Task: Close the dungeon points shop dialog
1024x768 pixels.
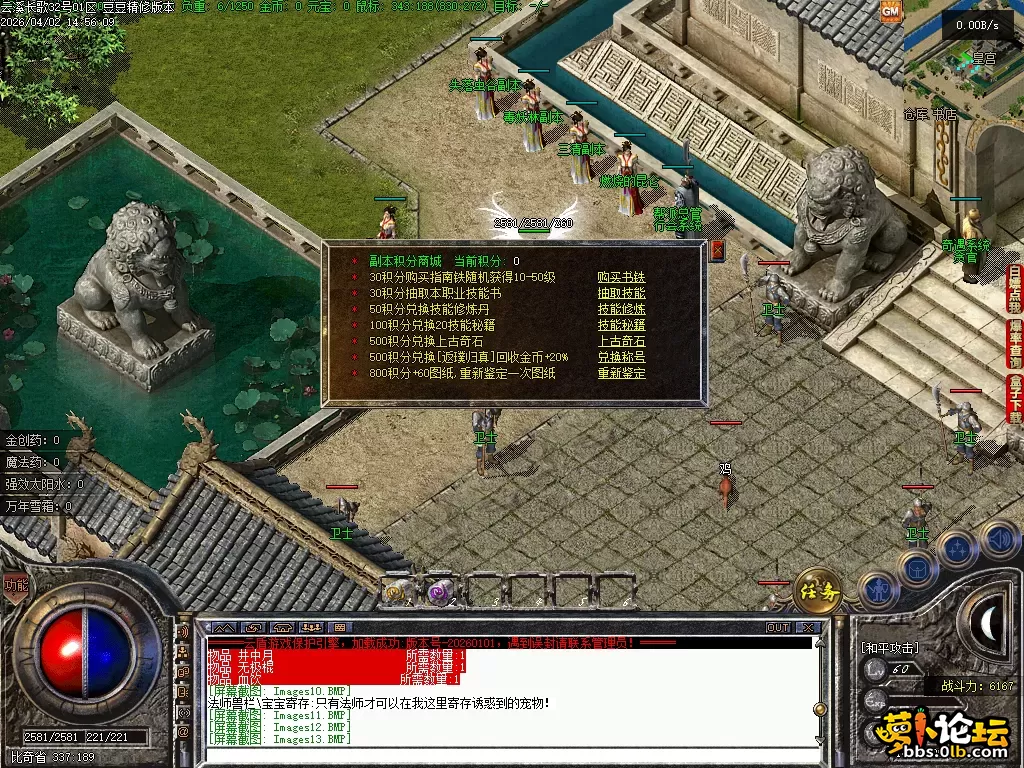Action: pyautogui.click(x=716, y=251)
